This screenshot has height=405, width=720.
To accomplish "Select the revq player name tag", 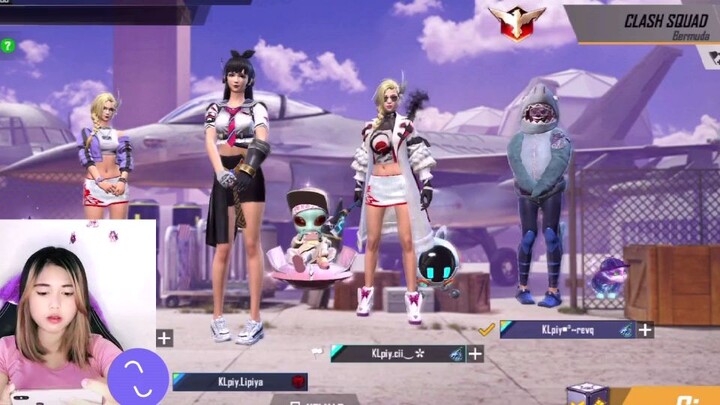I will coord(567,329).
